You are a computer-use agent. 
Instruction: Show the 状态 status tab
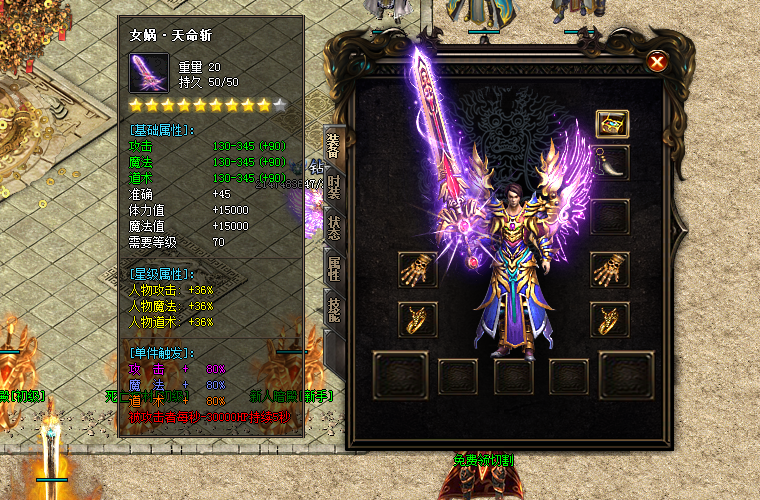pos(334,227)
